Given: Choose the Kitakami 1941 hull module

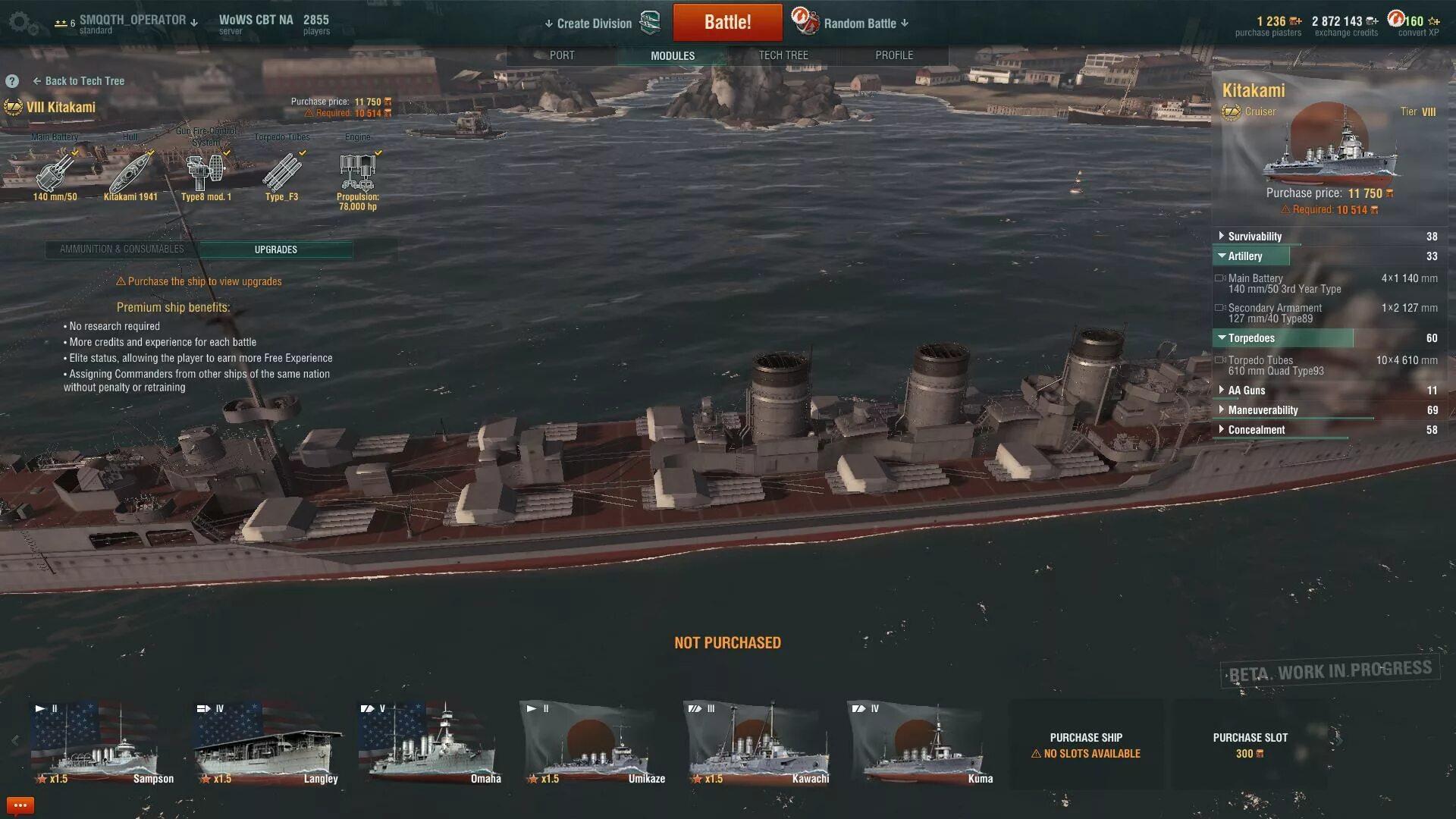Looking at the screenshot, I should (130, 174).
